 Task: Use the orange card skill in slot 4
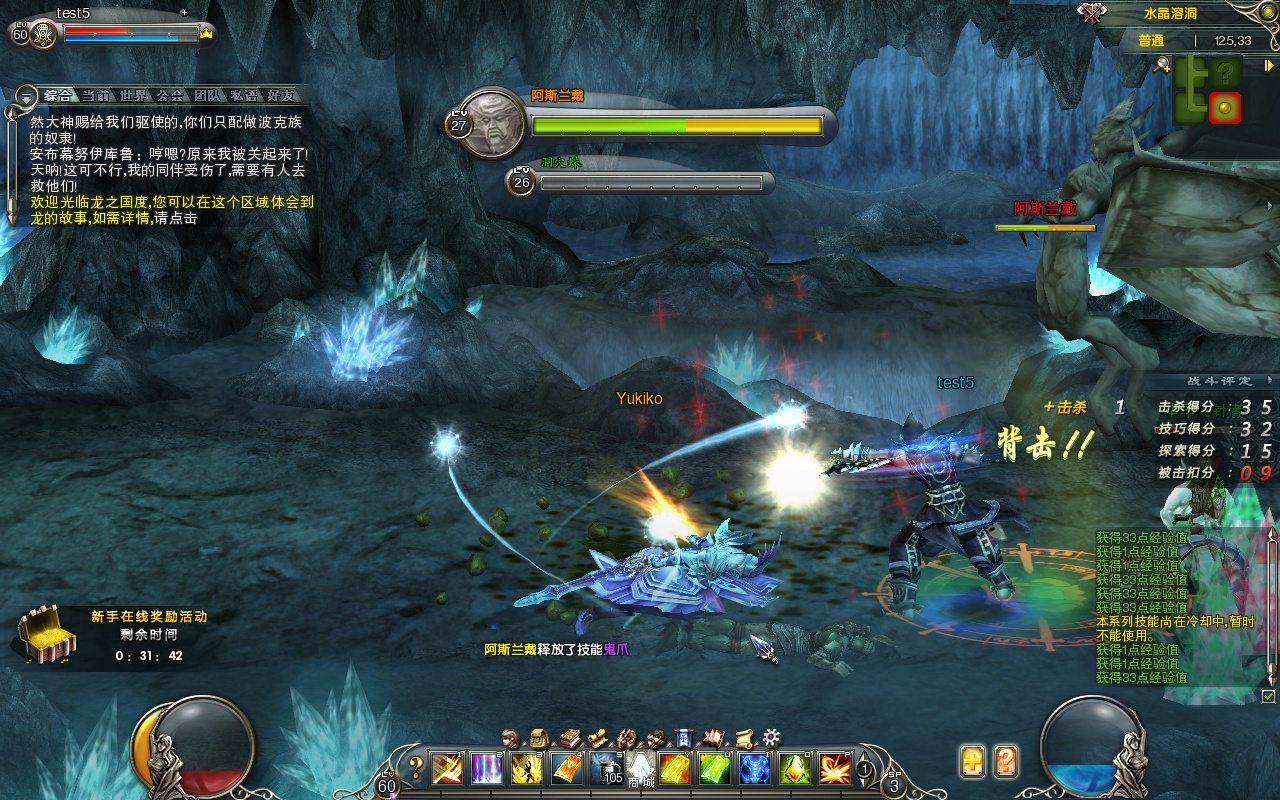567,768
